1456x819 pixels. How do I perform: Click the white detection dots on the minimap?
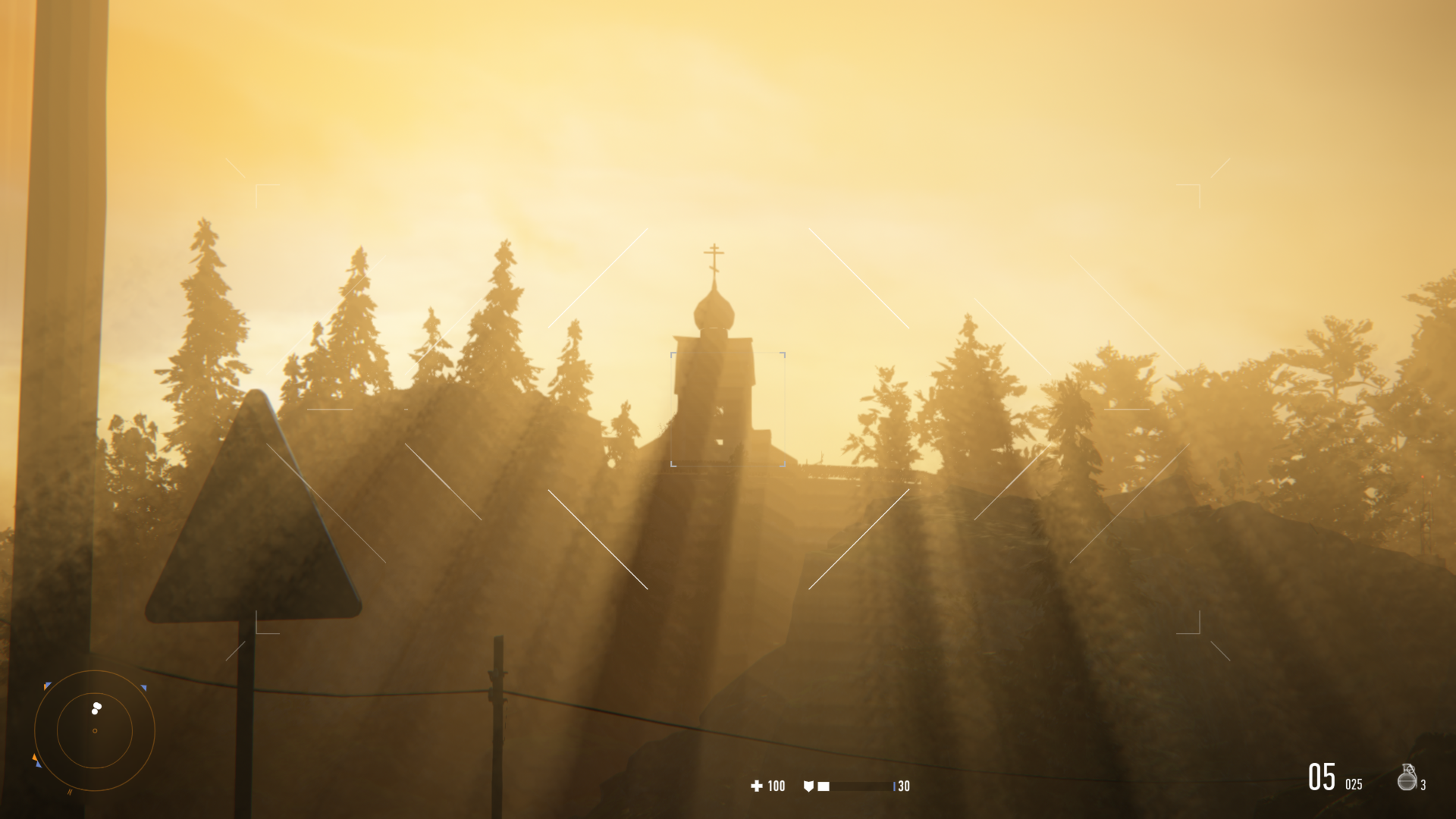click(x=96, y=708)
